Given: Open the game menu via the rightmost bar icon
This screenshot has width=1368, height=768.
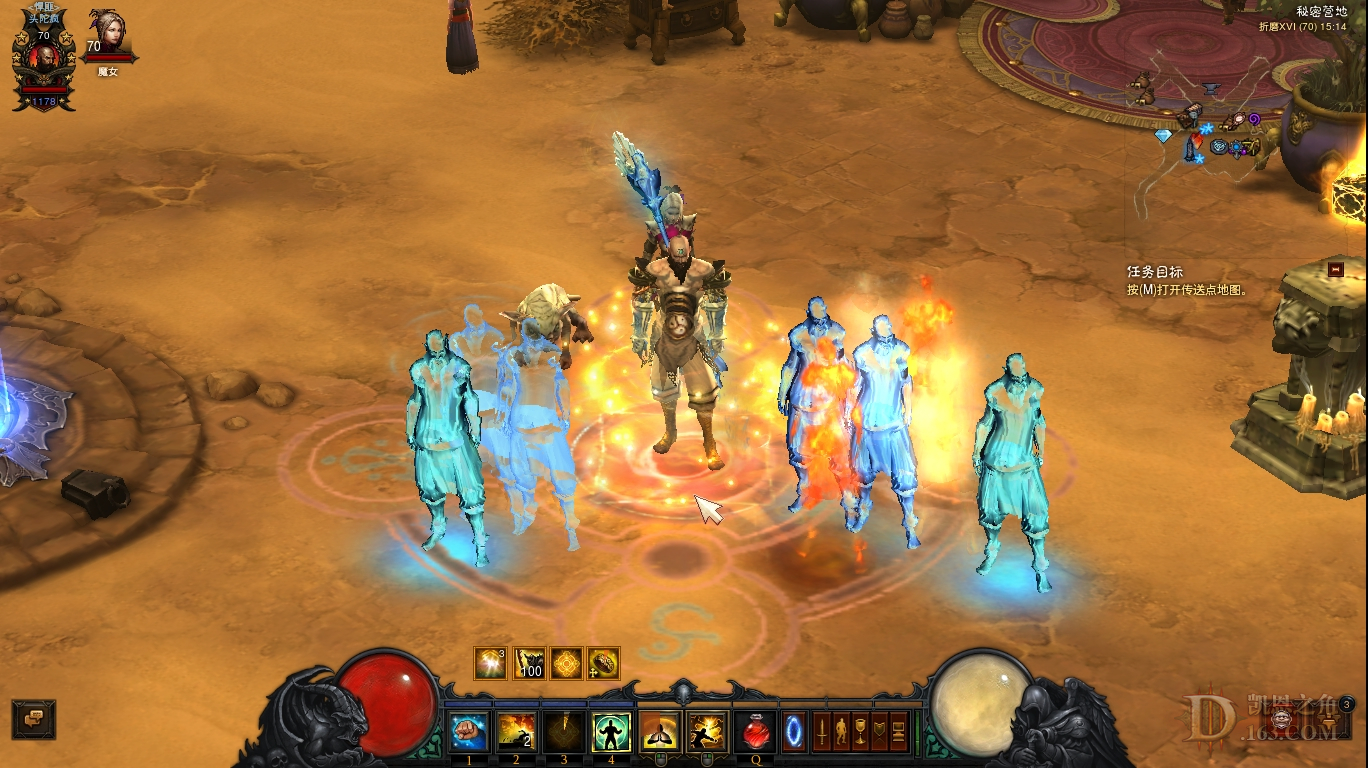Looking at the screenshot, I should (899, 731).
